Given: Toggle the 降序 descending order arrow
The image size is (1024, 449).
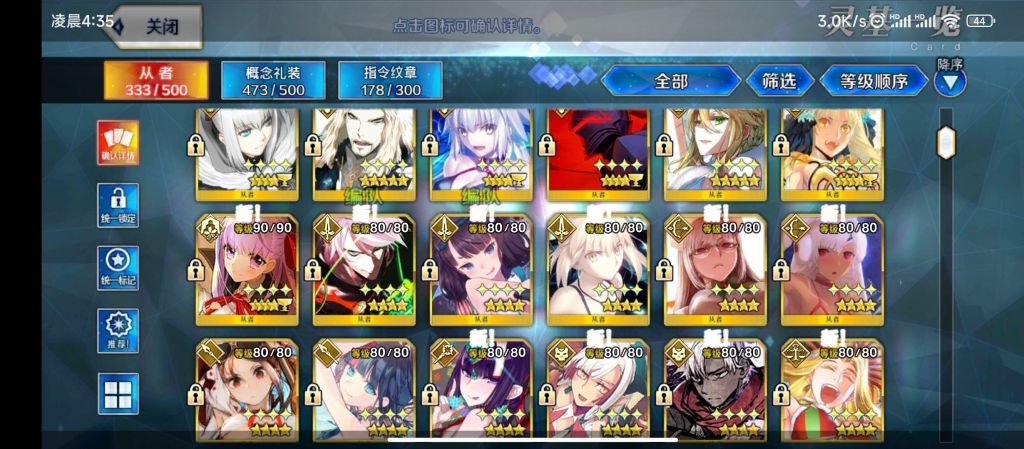Looking at the screenshot, I should point(950,81).
